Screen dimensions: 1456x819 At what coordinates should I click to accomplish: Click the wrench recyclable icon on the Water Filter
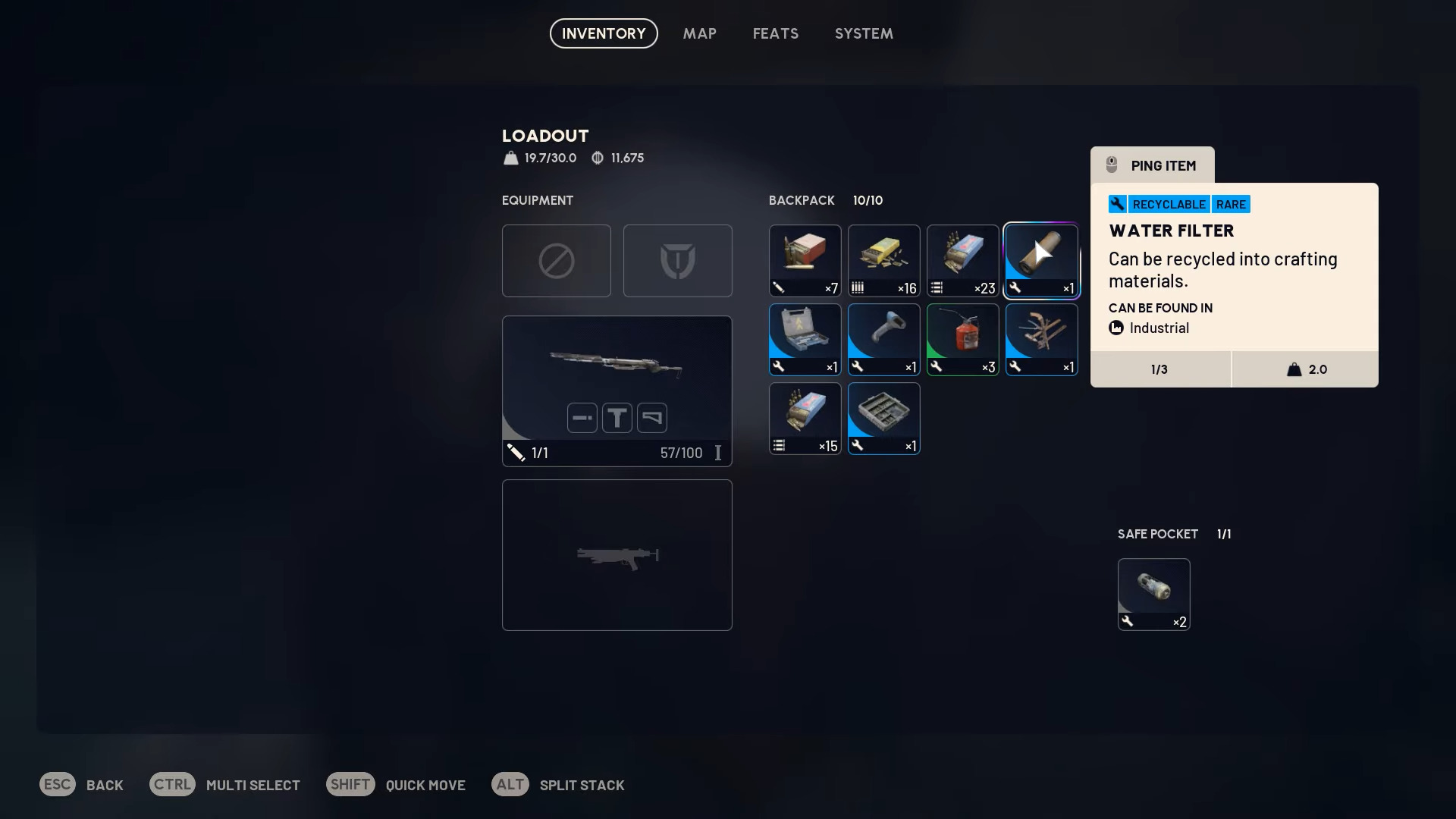point(1116,204)
